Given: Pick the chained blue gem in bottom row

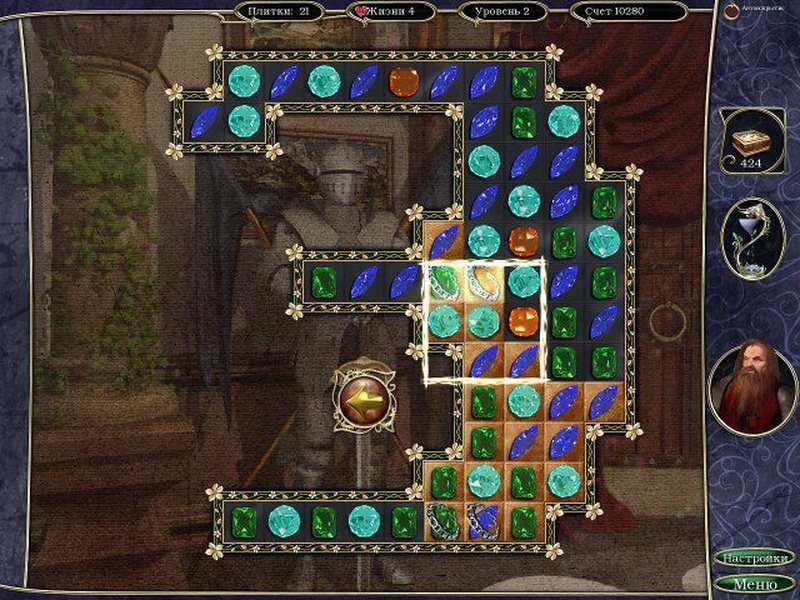Looking at the screenshot, I should coord(484,521).
